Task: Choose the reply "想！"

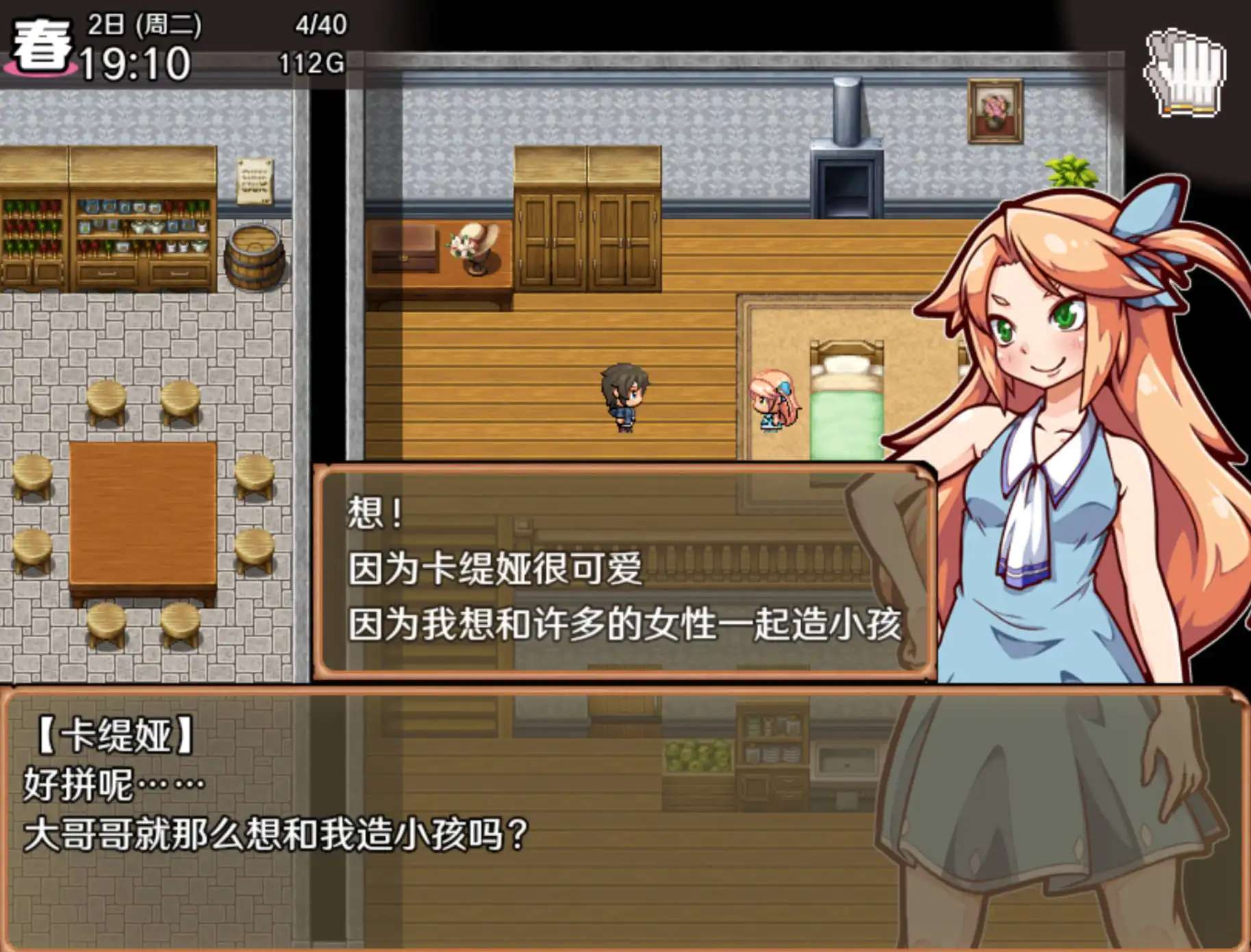Action: tap(376, 513)
